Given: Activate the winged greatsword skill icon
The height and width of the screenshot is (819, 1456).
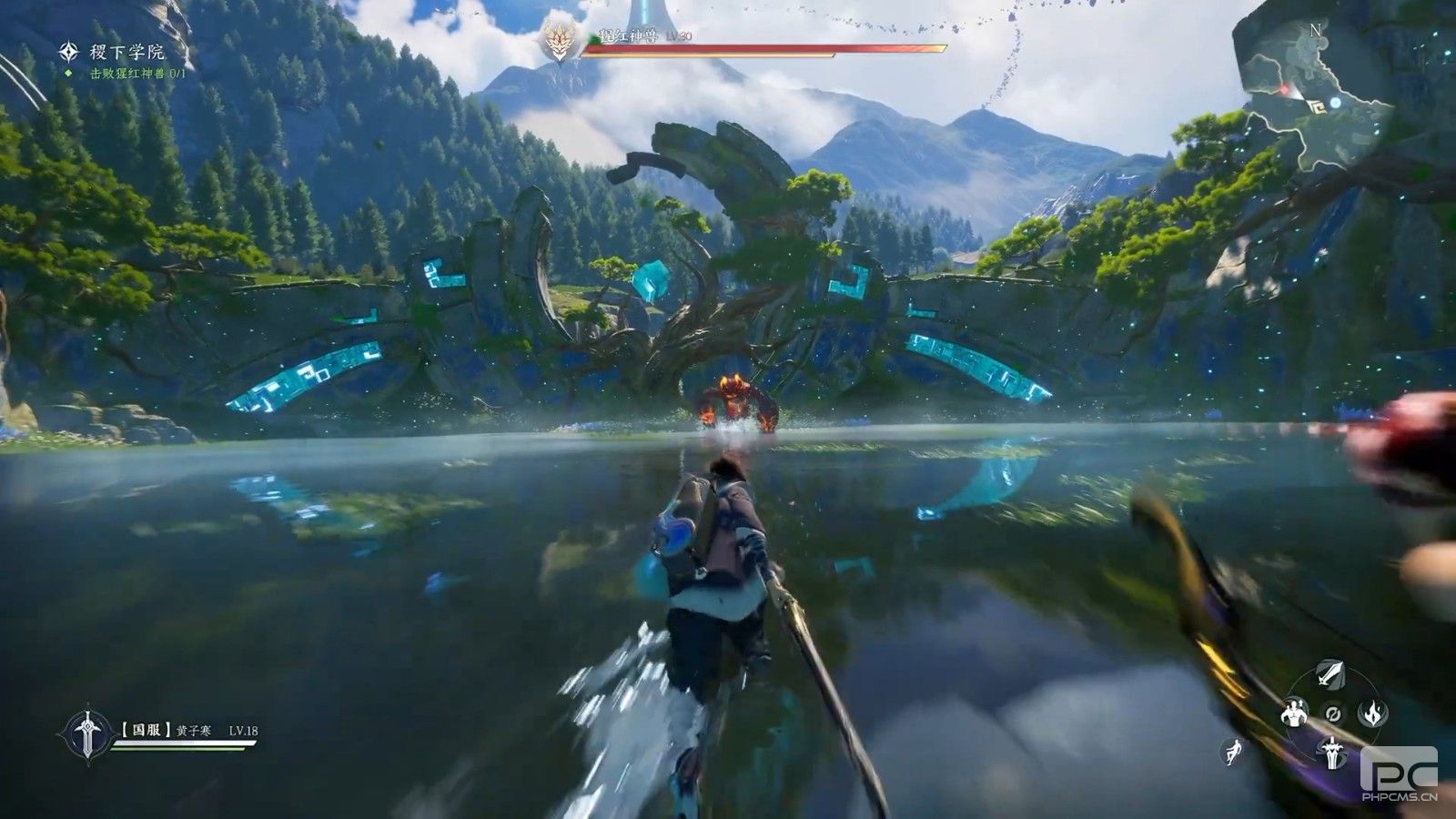Looking at the screenshot, I should 1333,752.
